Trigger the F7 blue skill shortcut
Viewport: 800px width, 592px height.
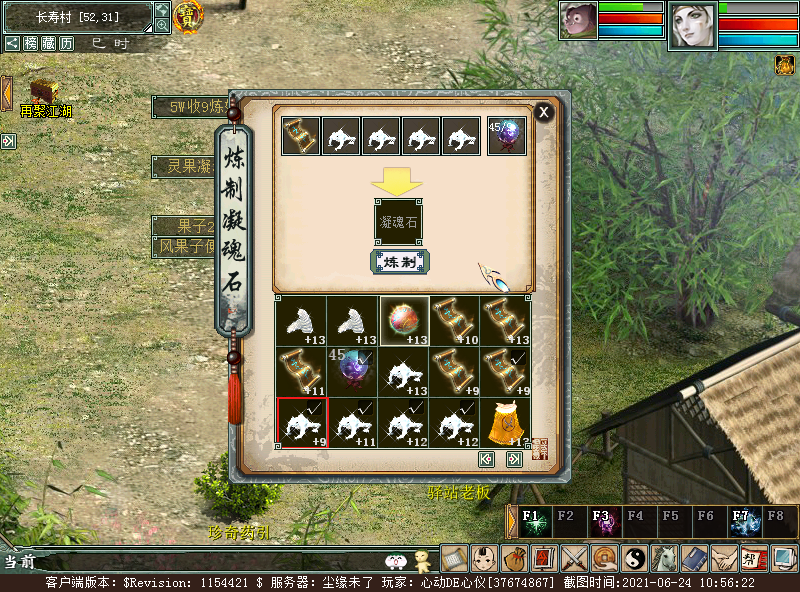(x=745, y=522)
